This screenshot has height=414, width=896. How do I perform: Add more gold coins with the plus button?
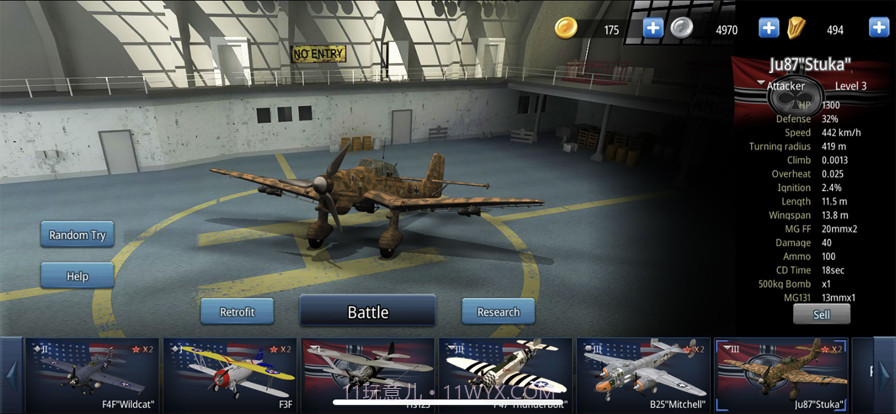653,28
